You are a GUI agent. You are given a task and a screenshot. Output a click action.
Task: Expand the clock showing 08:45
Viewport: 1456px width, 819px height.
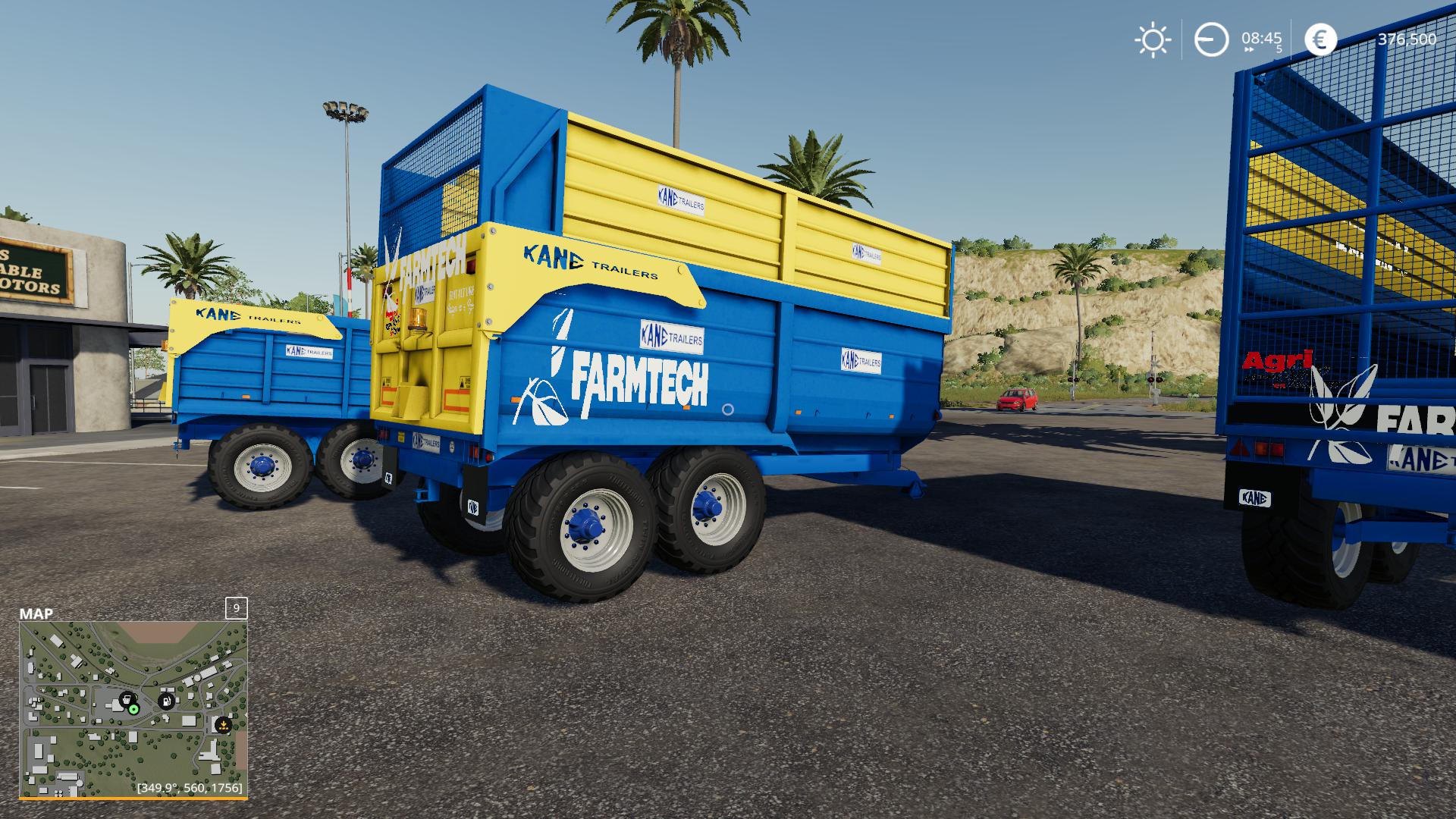point(1261,39)
